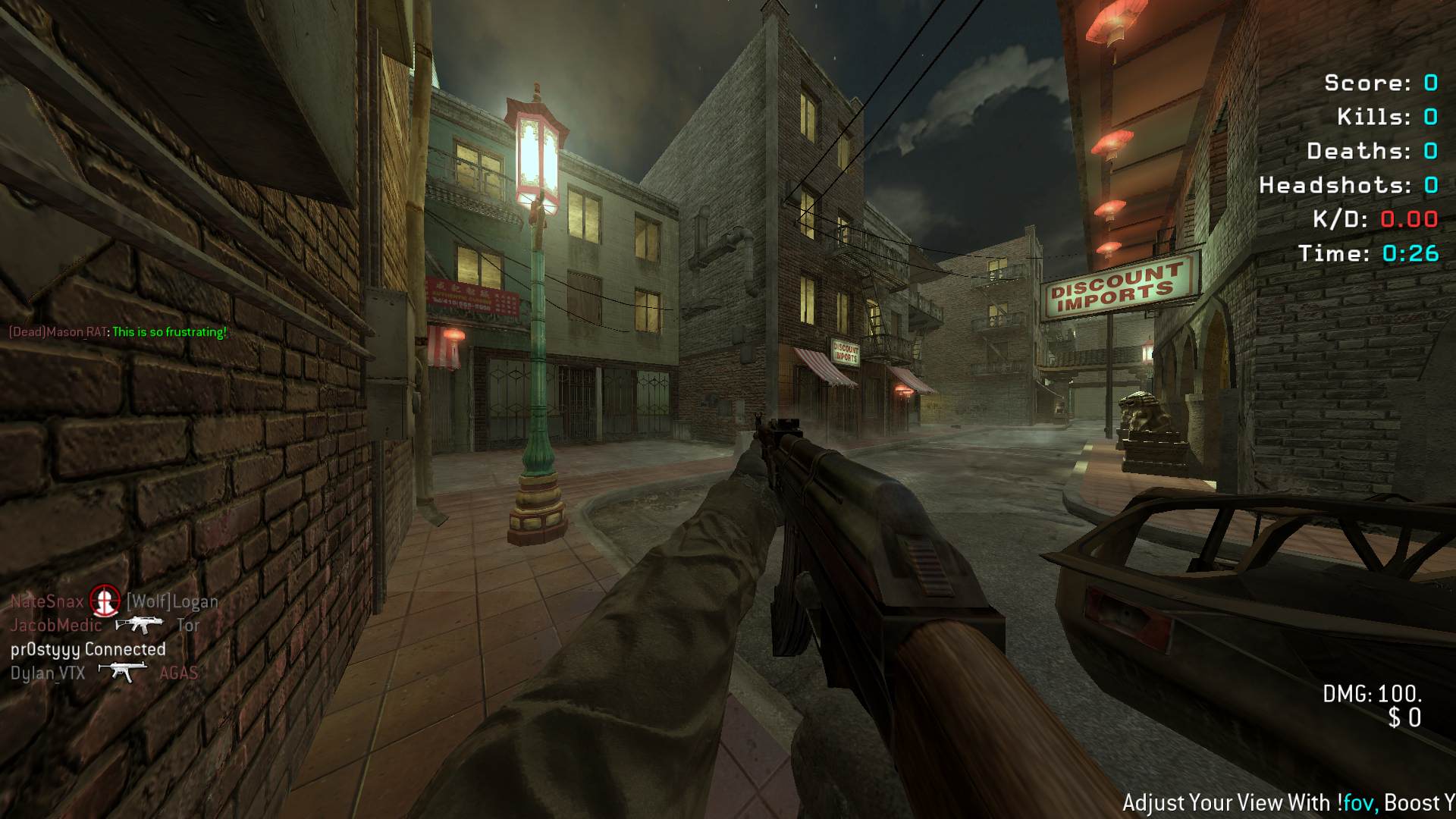Click the submachine gun icon beside Dylan_VTX

122,672
